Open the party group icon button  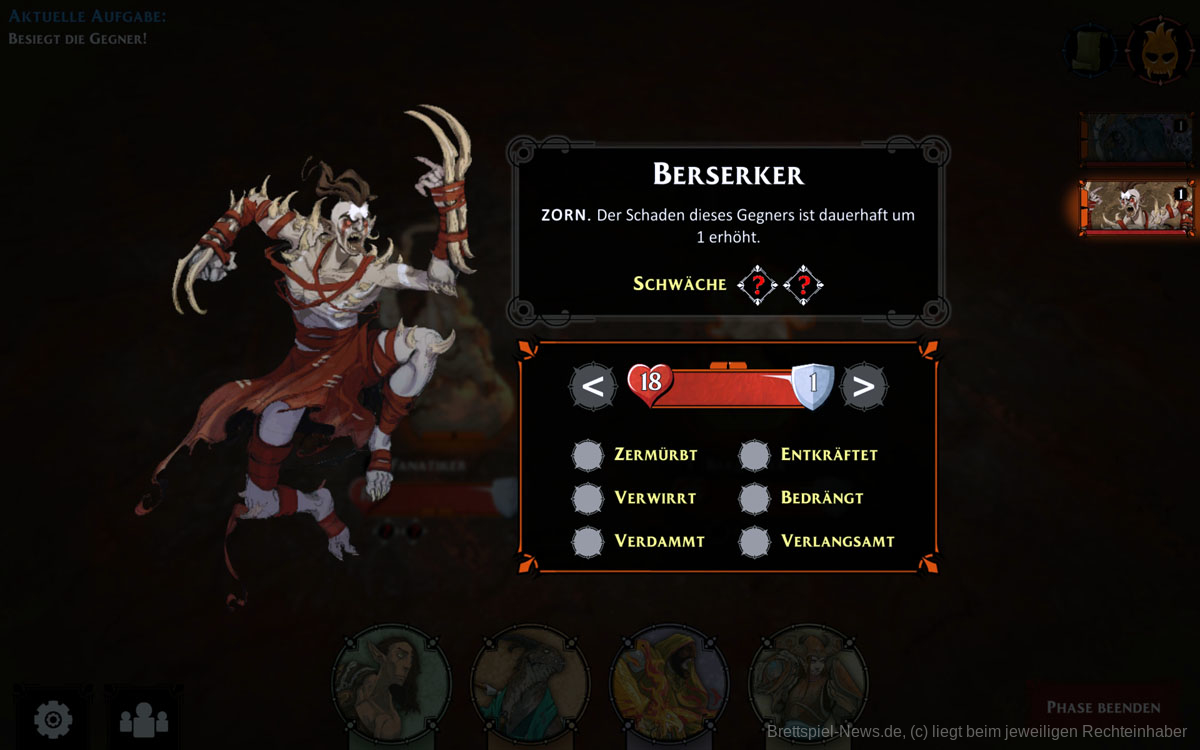(x=144, y=718)
